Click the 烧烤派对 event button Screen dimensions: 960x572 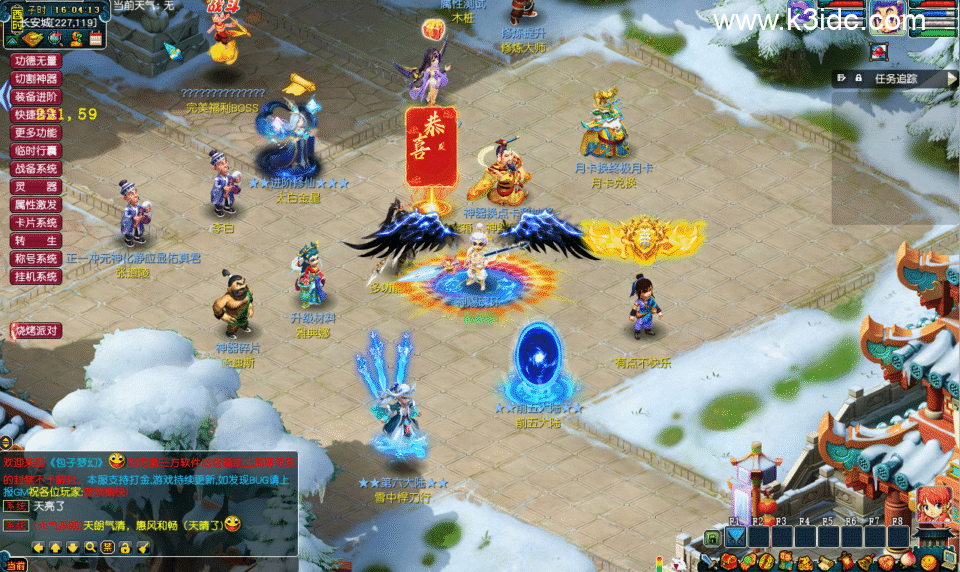(36, 331)
